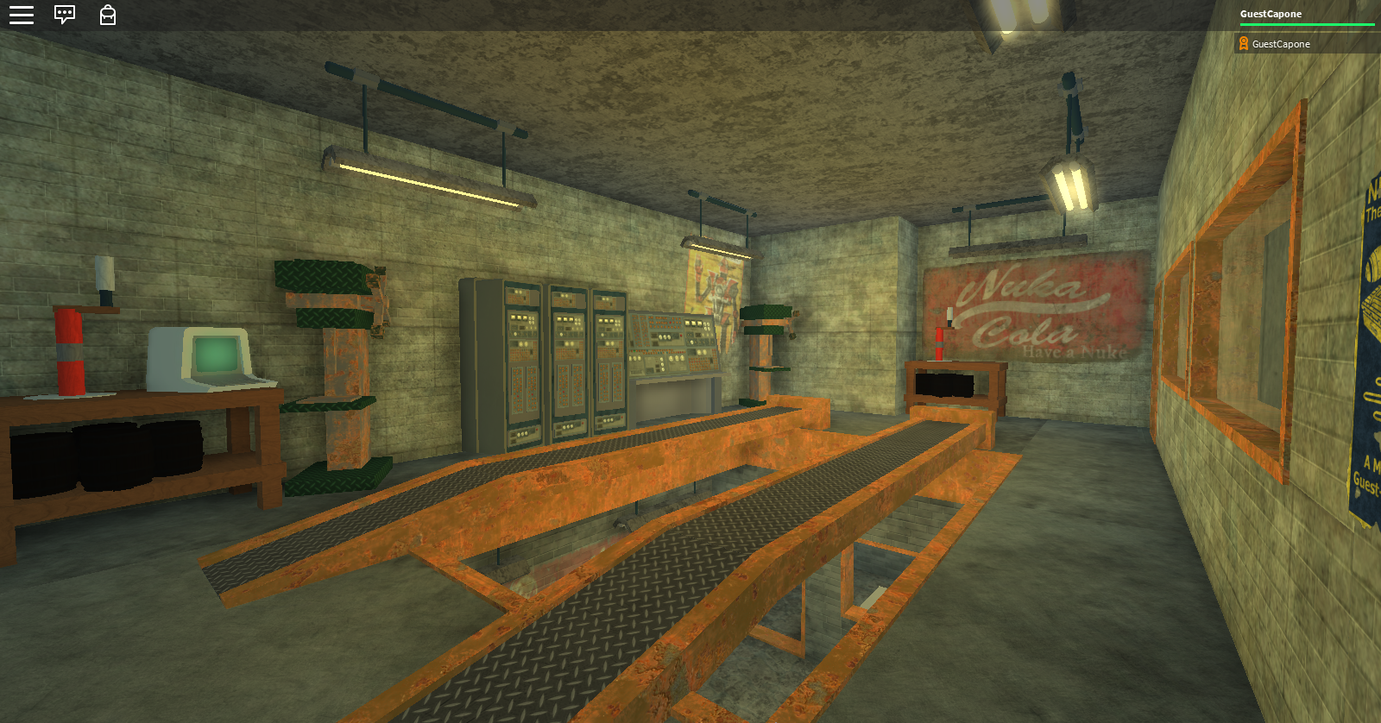Viewport: 1381px width, 723px height.
Task: Open the backpack inventory icon
Action: (x=108, y=15)
